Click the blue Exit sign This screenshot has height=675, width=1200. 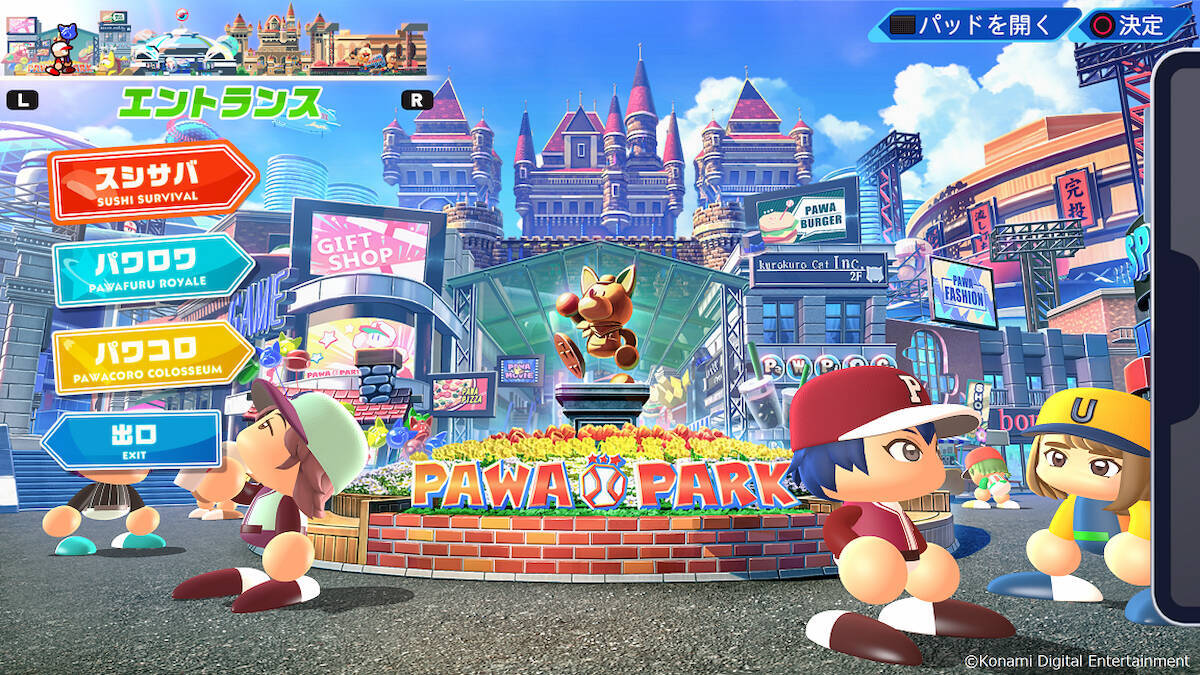point(132,440)
